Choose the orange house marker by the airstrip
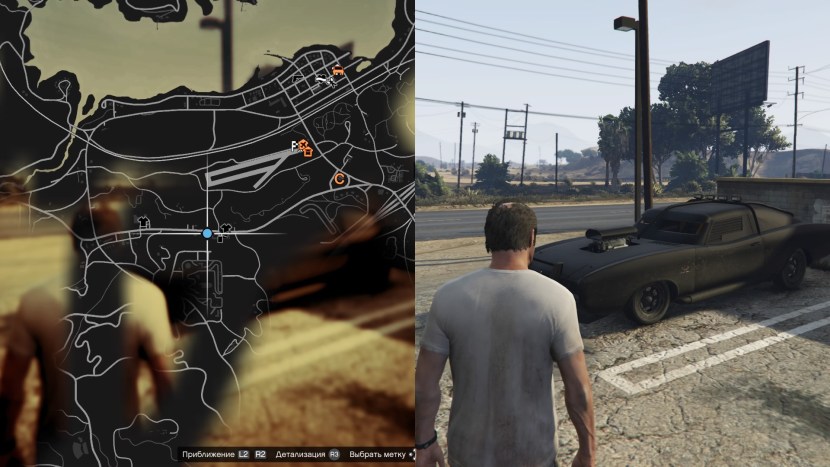 coord(306,151)
